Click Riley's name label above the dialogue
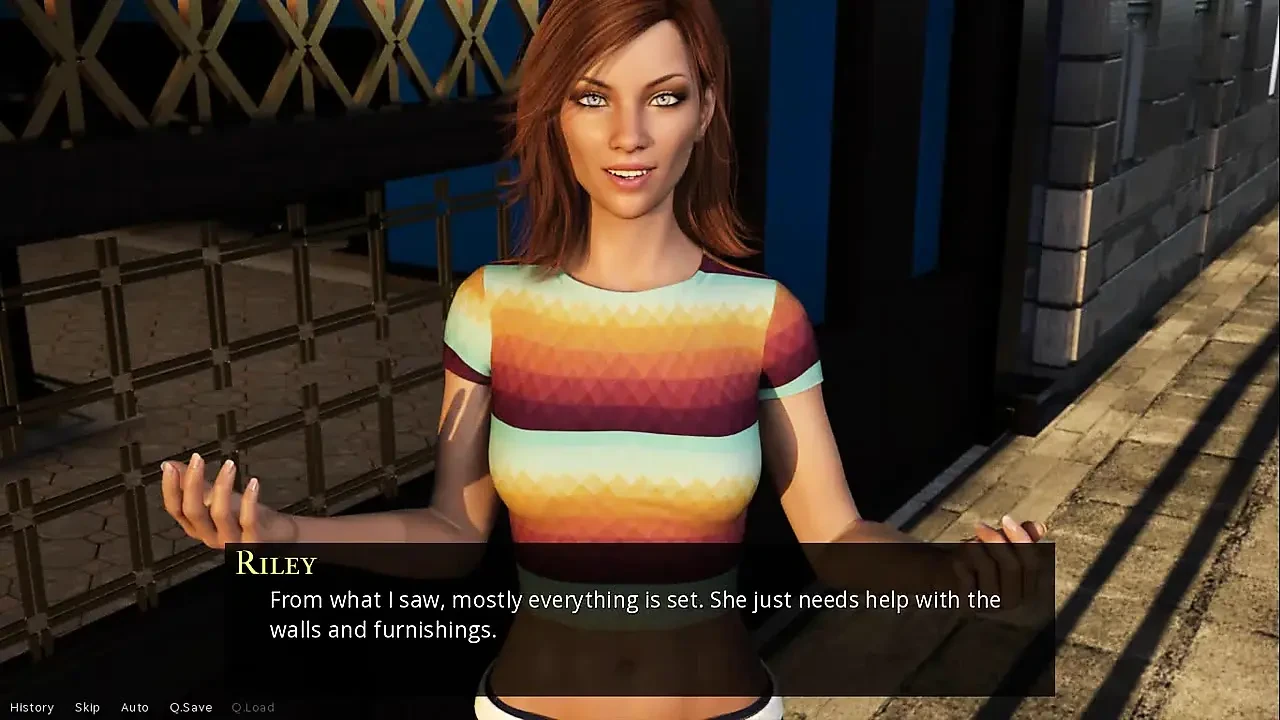Screen dimensions: 1280x720 275,564
